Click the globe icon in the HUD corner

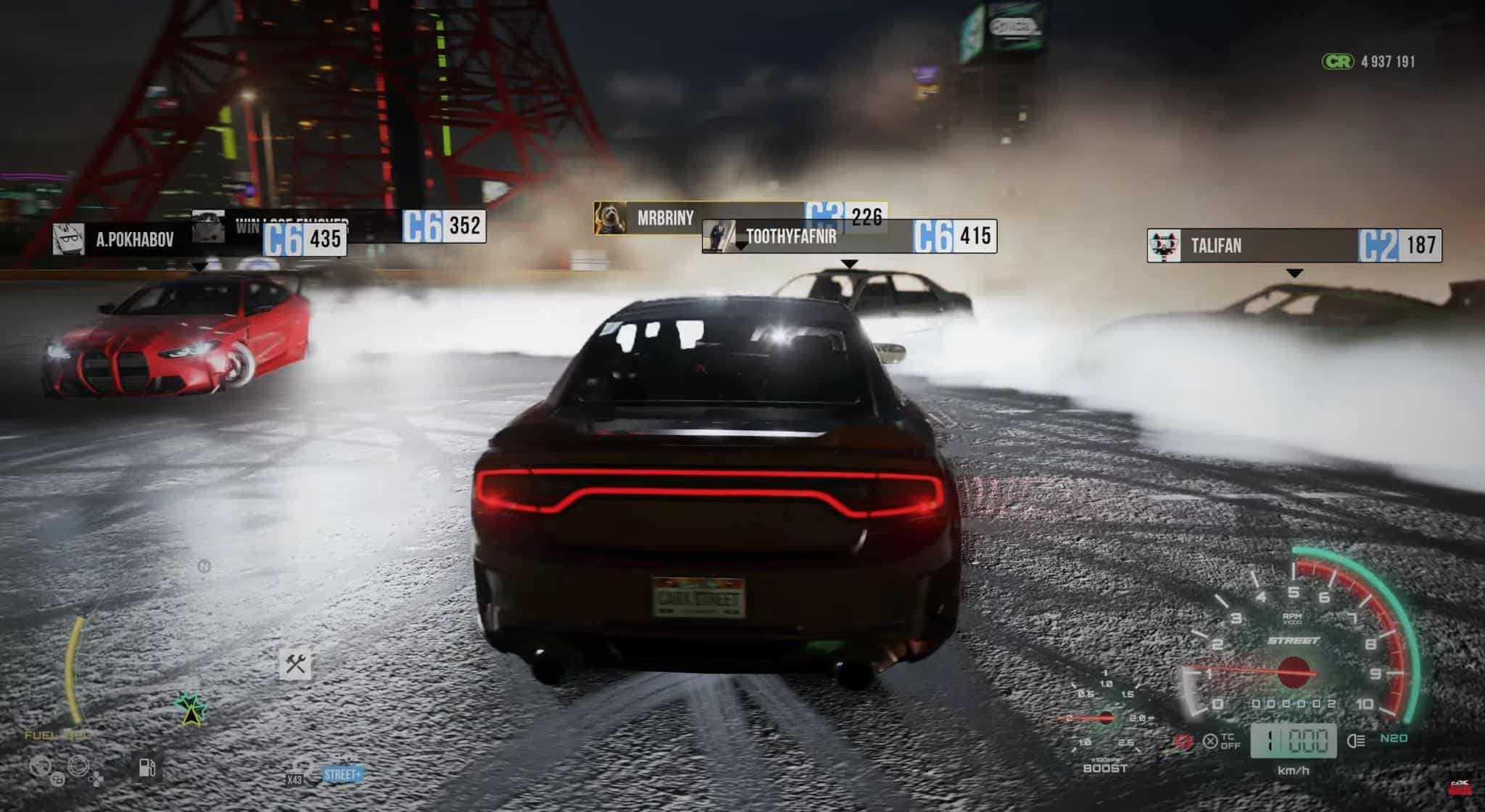tap(41, 767)
